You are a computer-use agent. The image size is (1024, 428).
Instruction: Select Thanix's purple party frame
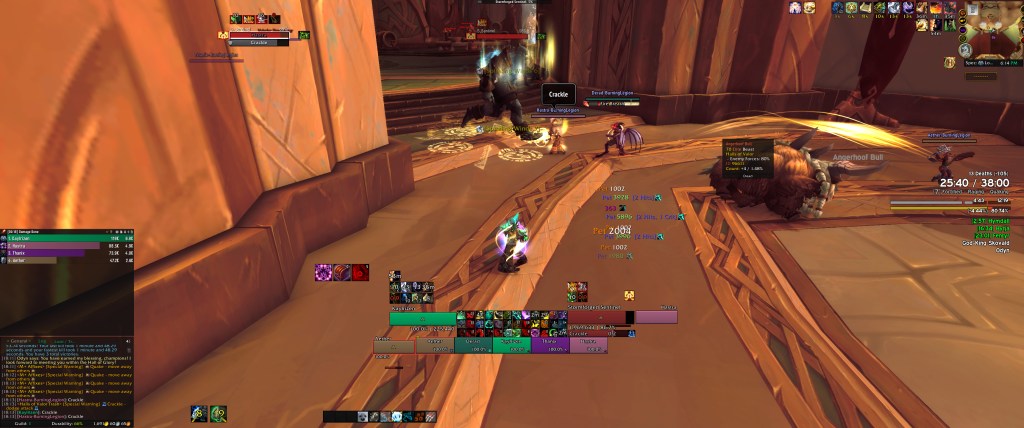click(x=552, y=344)
